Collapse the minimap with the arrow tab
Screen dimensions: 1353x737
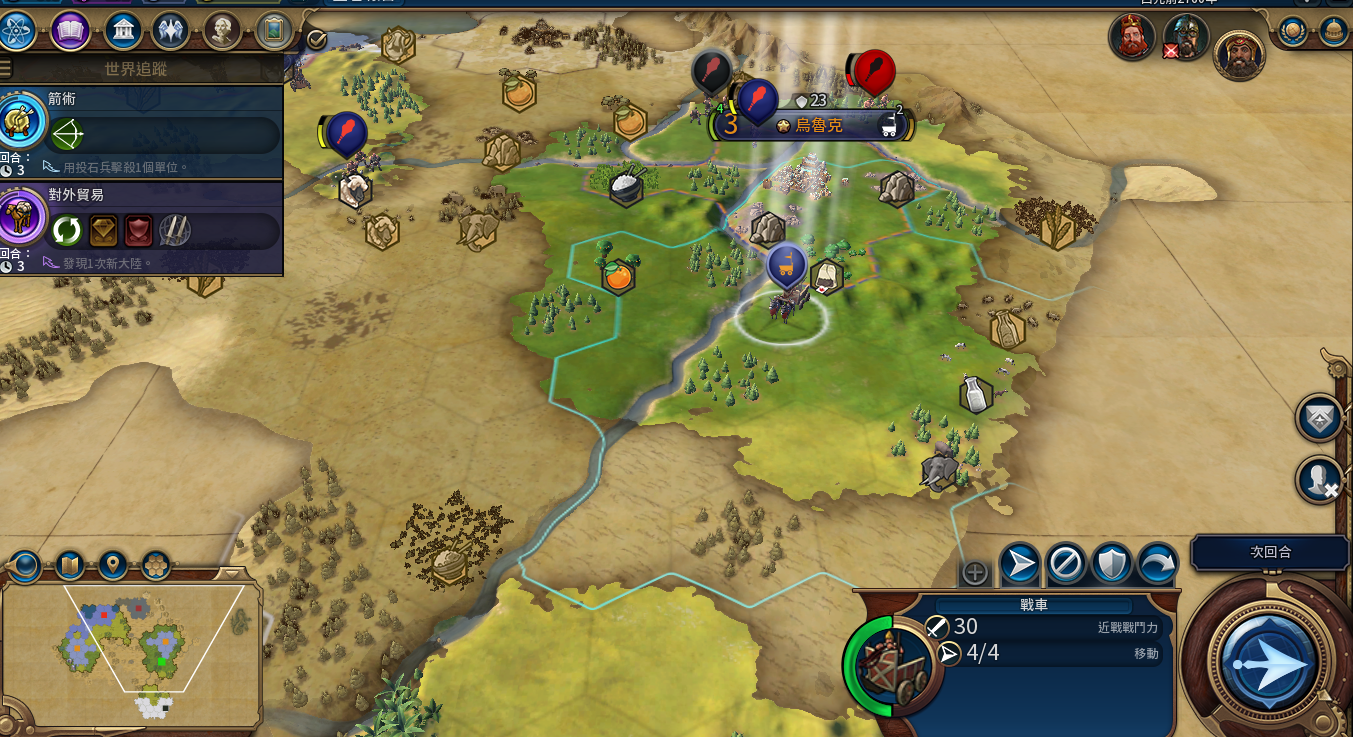(231, 573)
